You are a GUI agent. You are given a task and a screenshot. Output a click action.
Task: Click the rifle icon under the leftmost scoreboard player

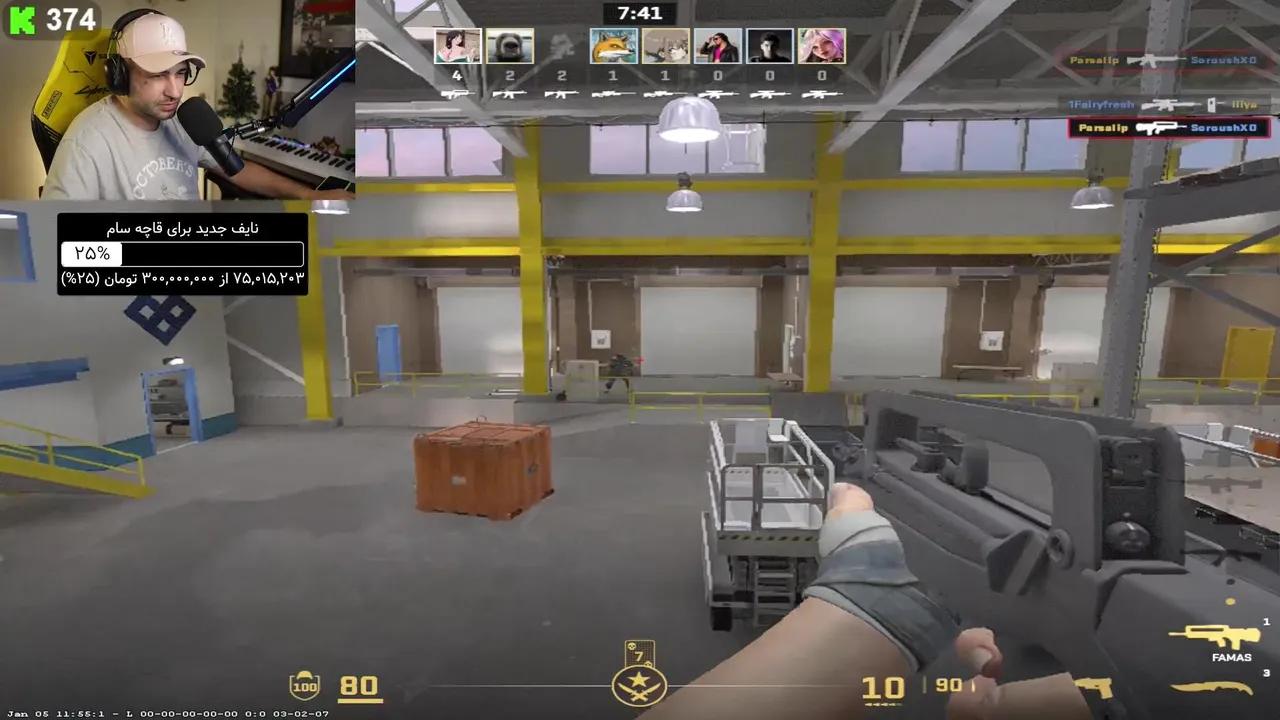(x=456, y=93)
